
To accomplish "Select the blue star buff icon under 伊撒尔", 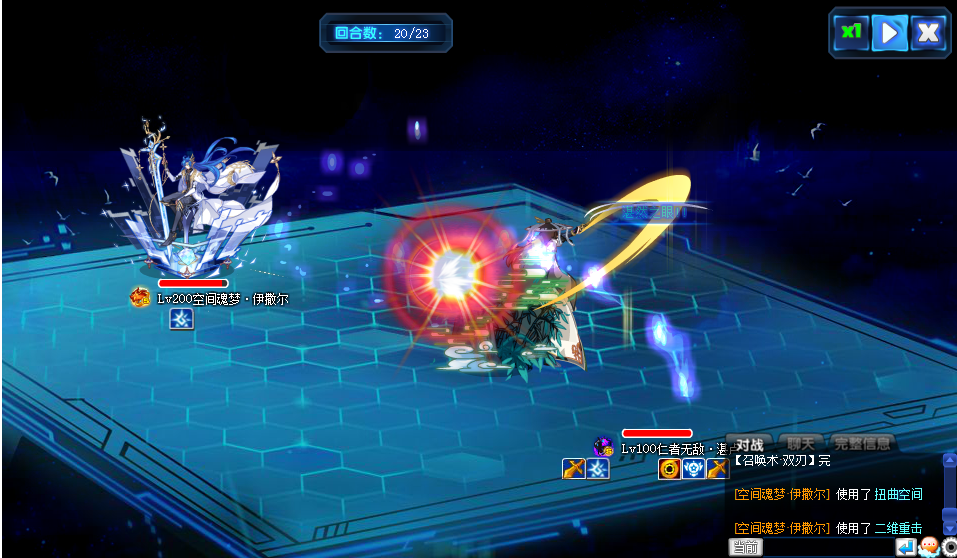I will coord(182,319).
